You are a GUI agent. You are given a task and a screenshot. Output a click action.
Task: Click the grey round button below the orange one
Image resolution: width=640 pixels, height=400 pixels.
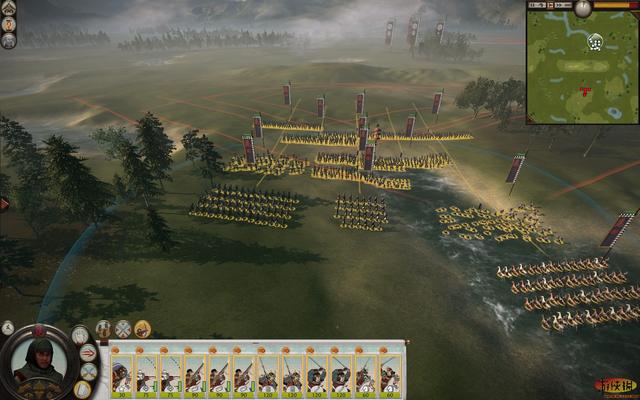coord(9,41)
